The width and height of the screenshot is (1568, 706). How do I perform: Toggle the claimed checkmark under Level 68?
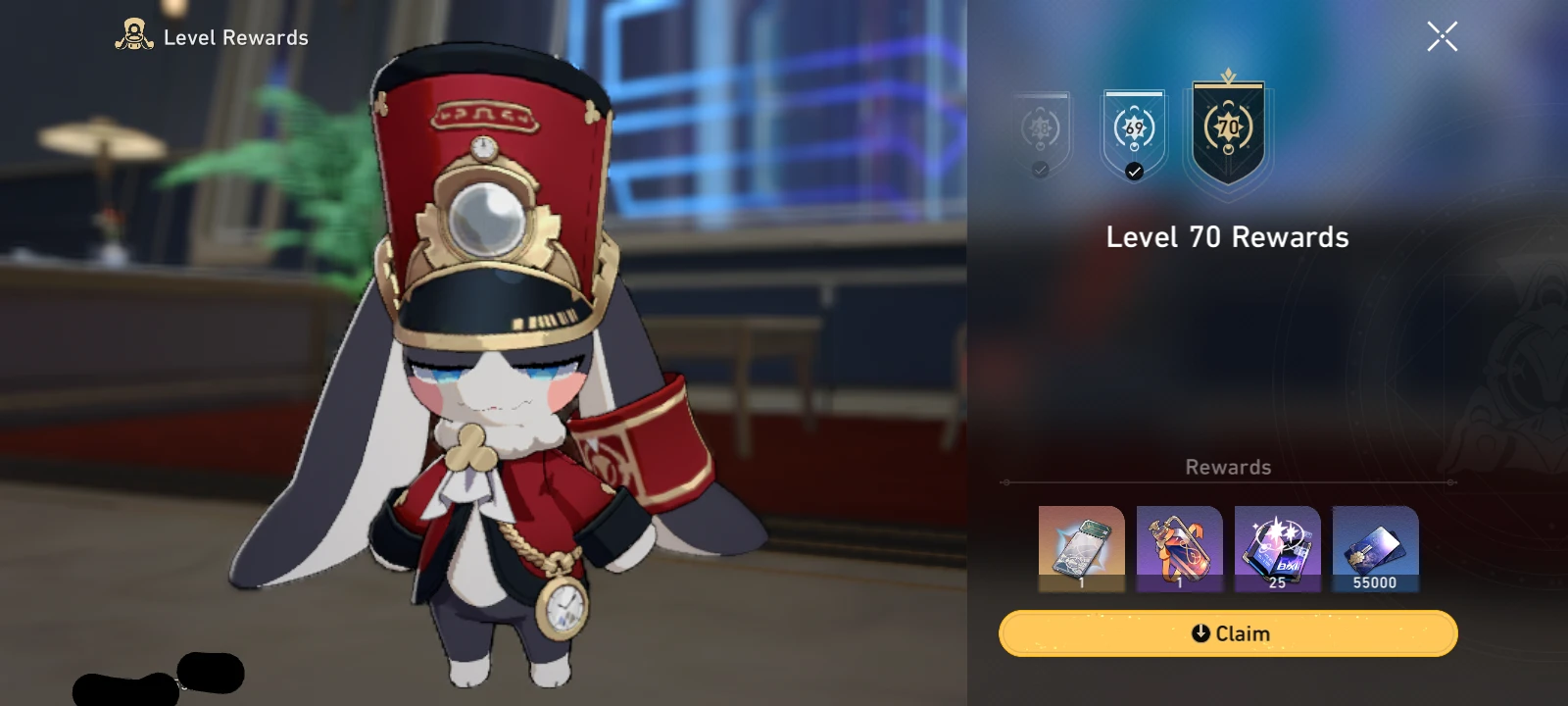[x=1039, y=169]
